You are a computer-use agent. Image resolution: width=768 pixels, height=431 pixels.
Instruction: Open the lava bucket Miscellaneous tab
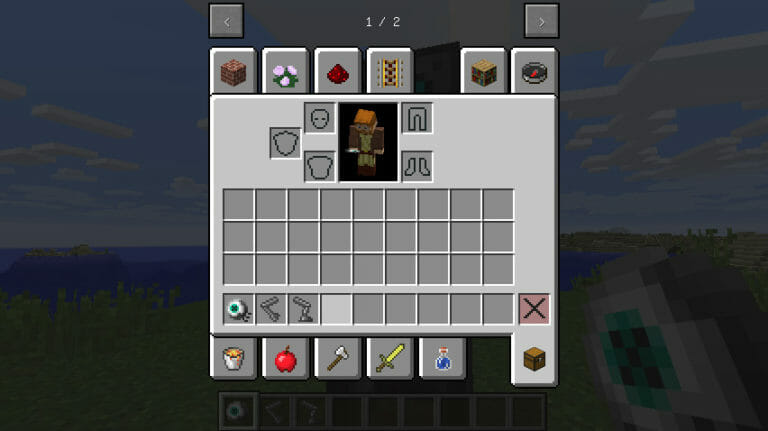(234, 357)
